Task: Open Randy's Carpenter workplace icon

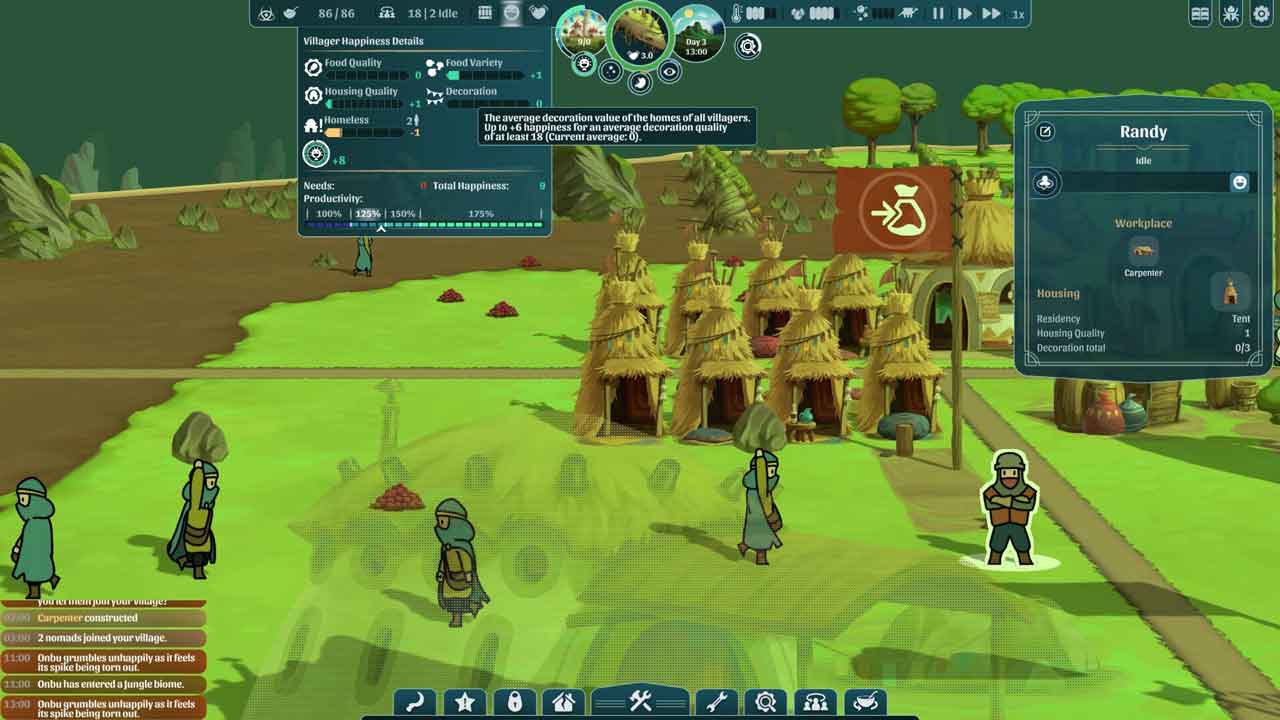Action: click(1143, 251)
